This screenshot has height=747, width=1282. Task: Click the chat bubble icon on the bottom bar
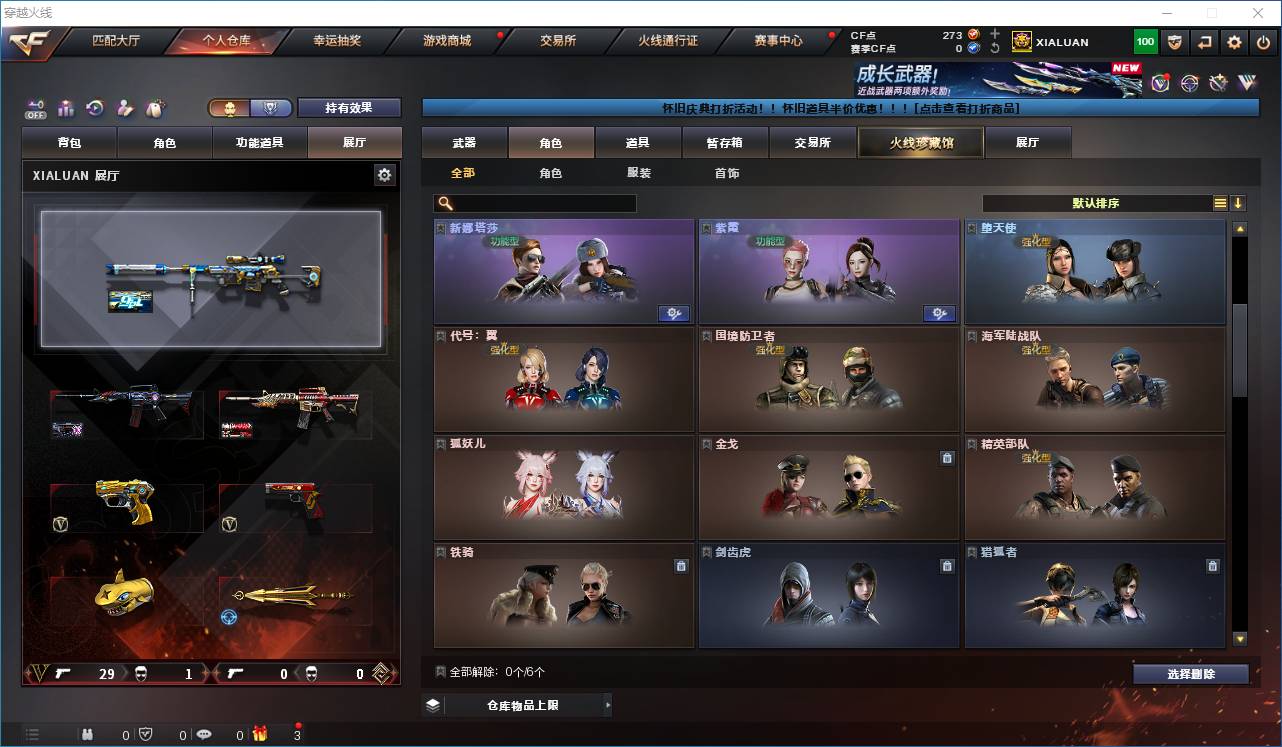[x=205, y=734]
